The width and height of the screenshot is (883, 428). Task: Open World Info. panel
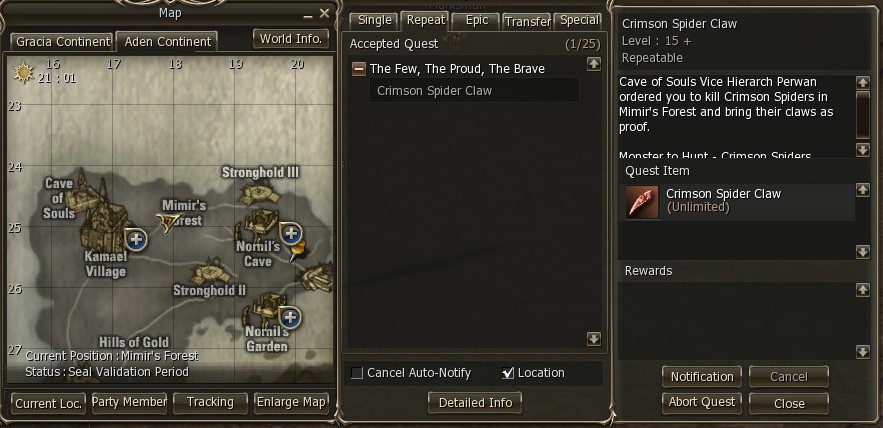click(290, 39)
